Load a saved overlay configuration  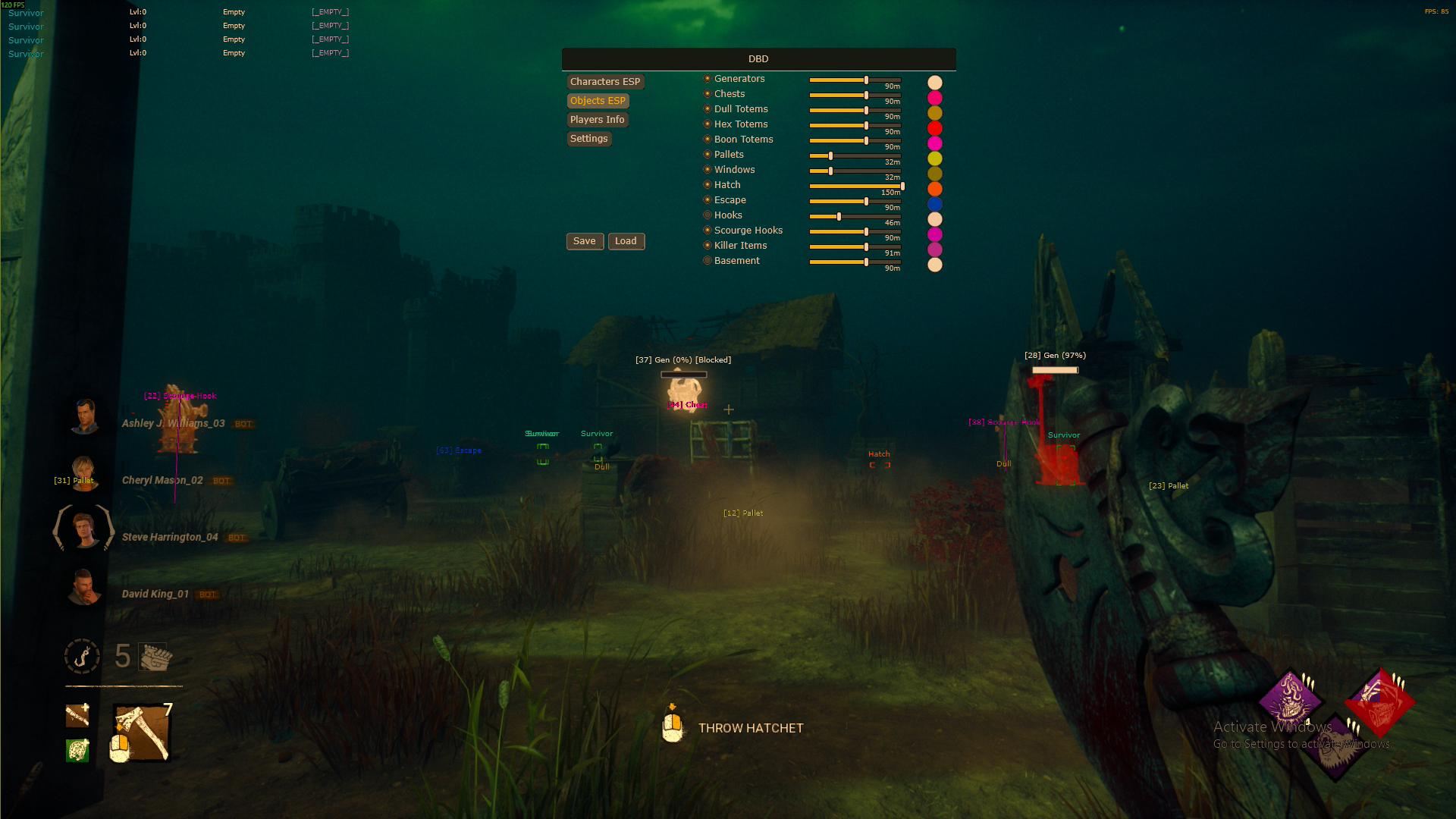[626, 241]
